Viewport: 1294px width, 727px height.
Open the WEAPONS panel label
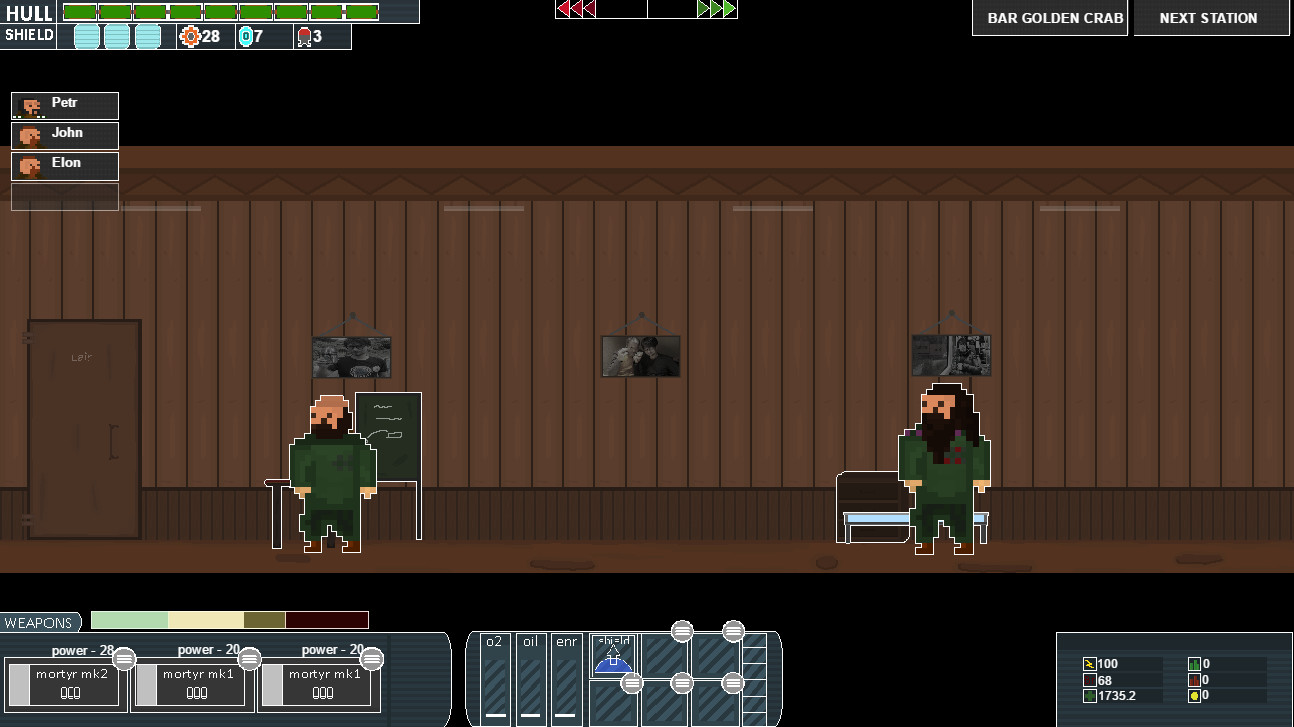(x=40, y=622)
